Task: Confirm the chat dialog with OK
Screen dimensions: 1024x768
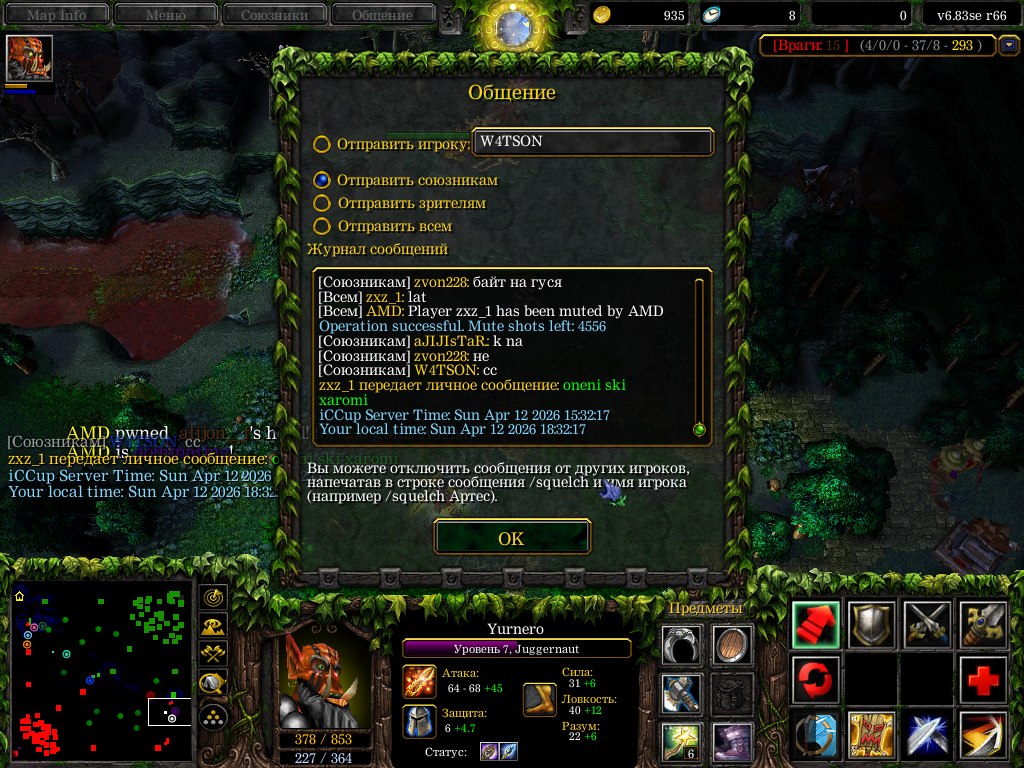Action: click(x=511, y=538)
